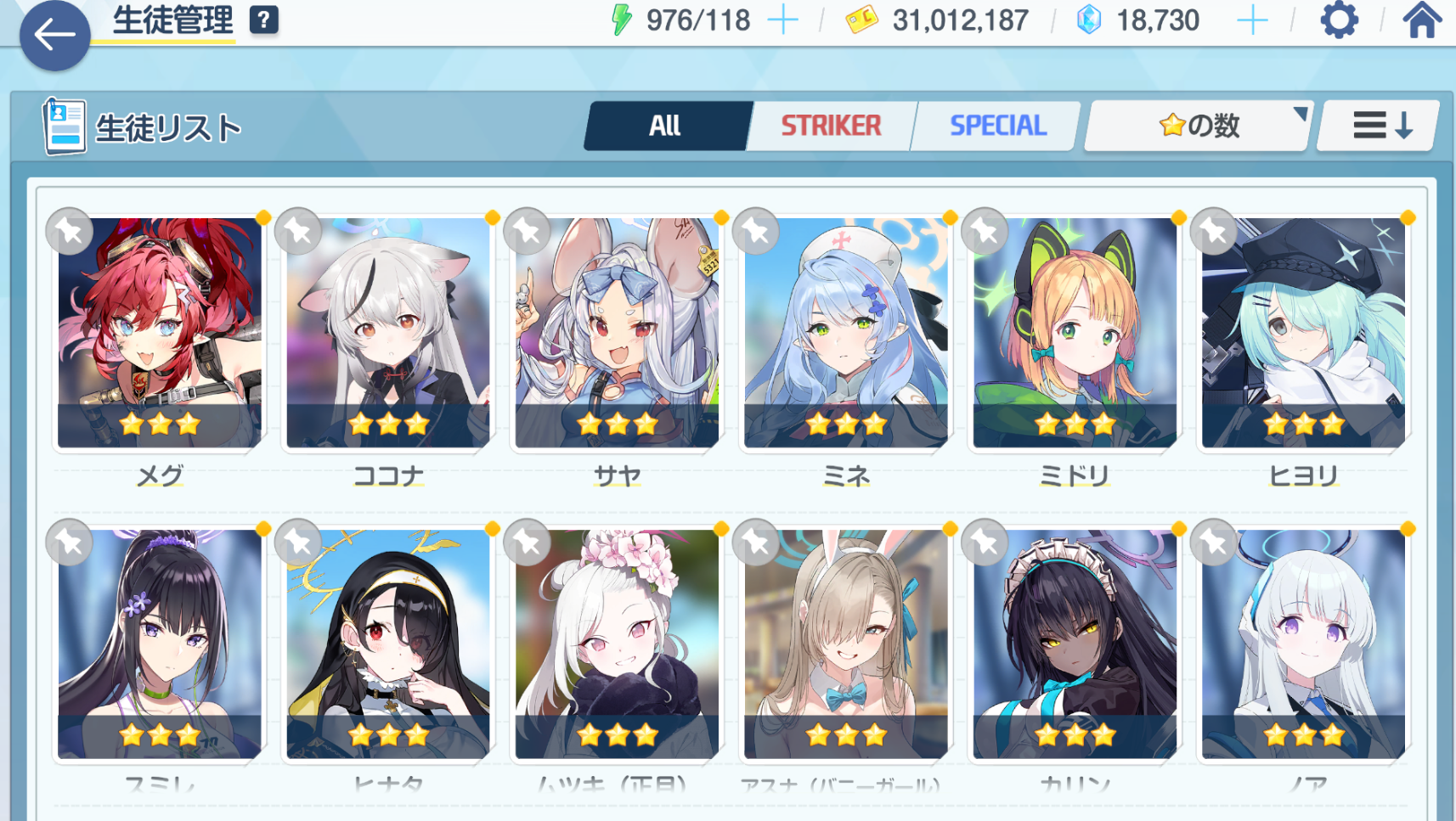This screenshot has width=1456, height=821.
Task: Open the star count sort dropdown
Action: [x=1199, y=126]
